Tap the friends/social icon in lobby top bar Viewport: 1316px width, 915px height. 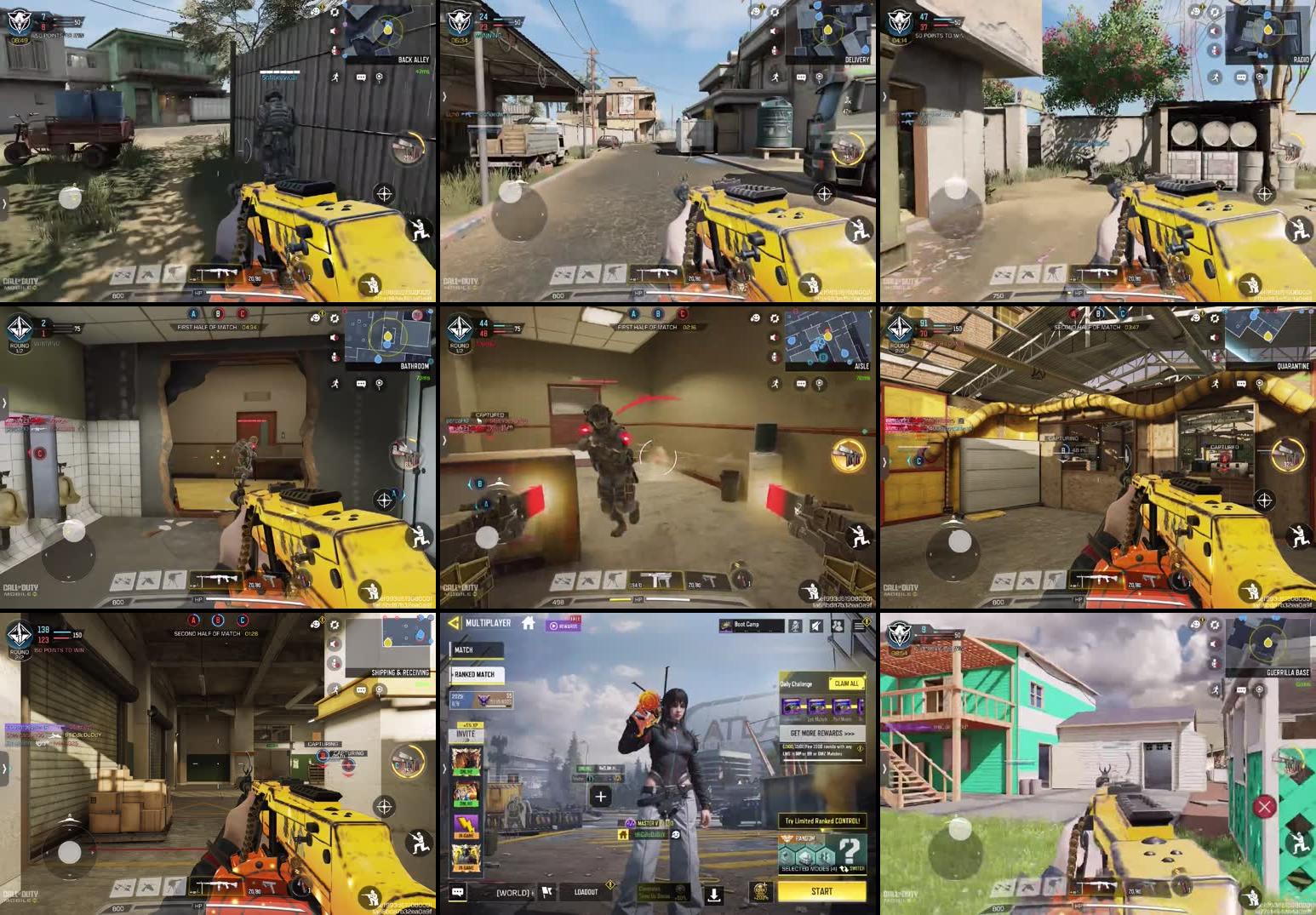pyautogui.click(x=837, y=626)
